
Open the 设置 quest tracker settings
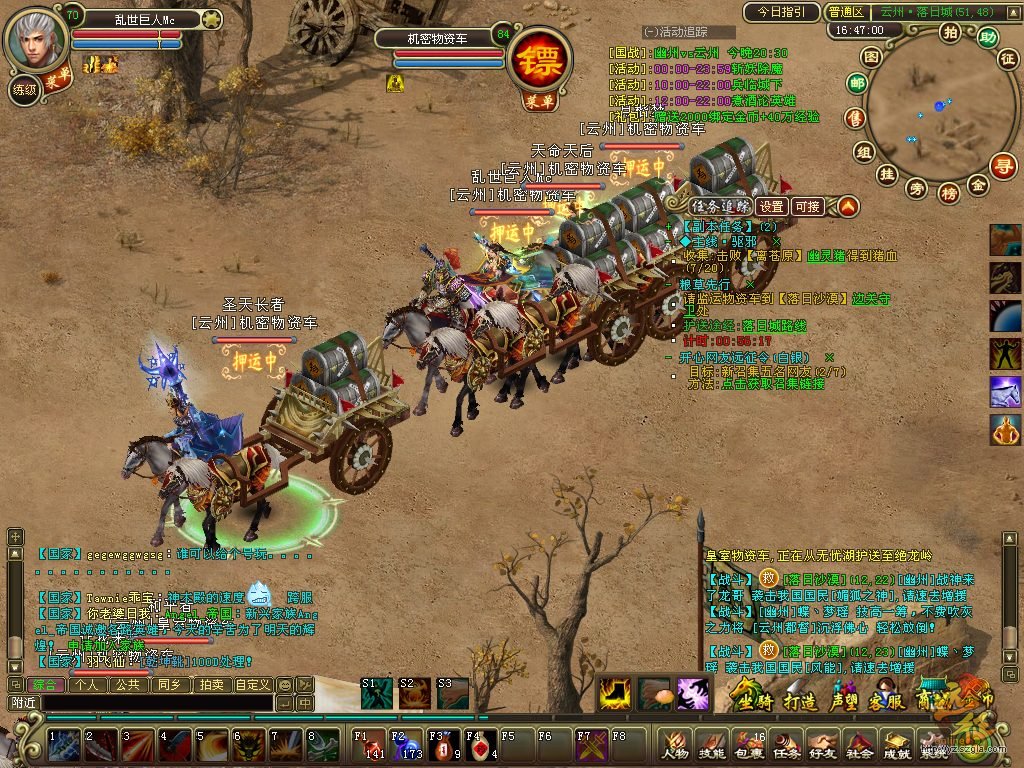[x=770, y=207]
